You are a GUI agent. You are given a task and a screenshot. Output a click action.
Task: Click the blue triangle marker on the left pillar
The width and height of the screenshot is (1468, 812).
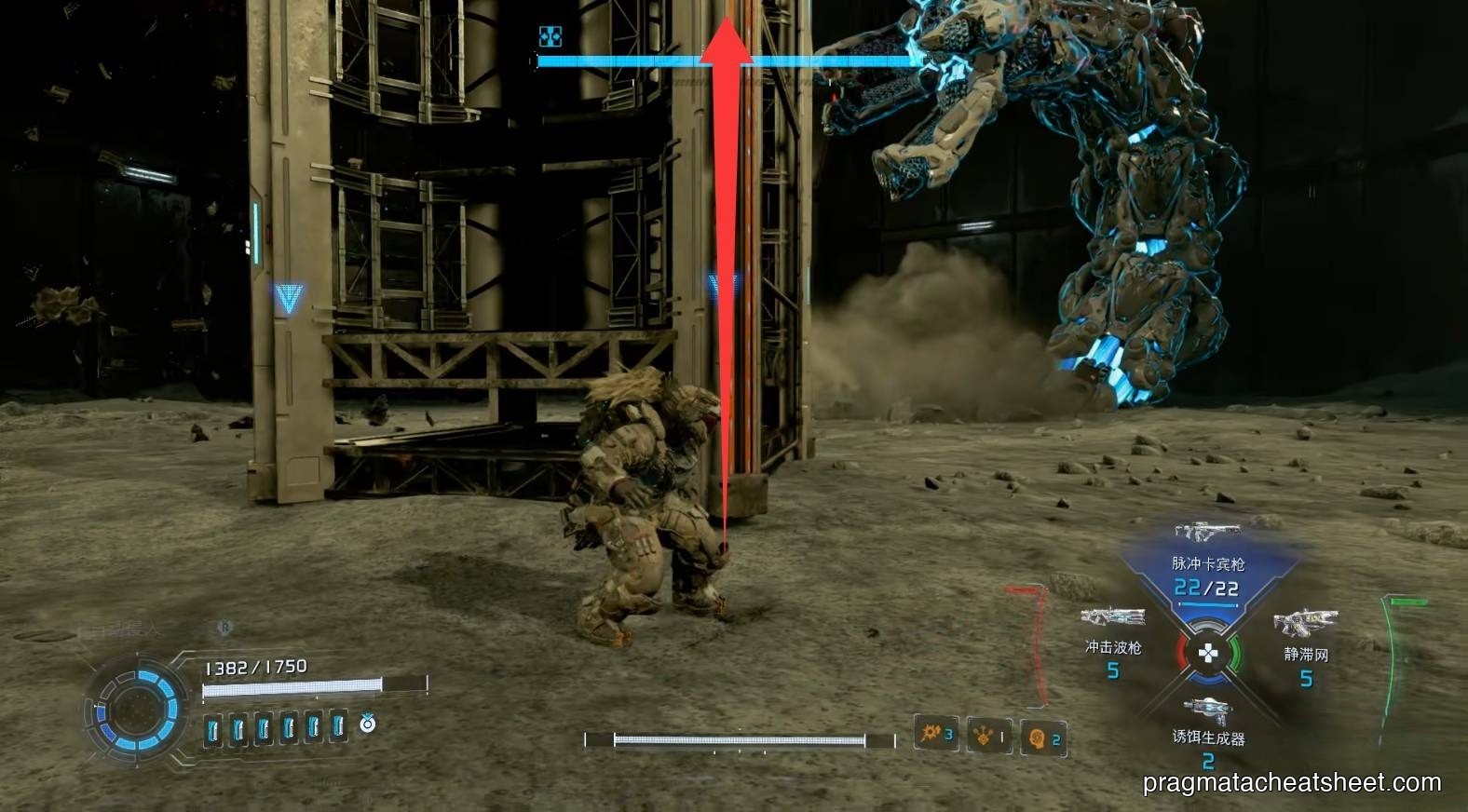point(290,298)
